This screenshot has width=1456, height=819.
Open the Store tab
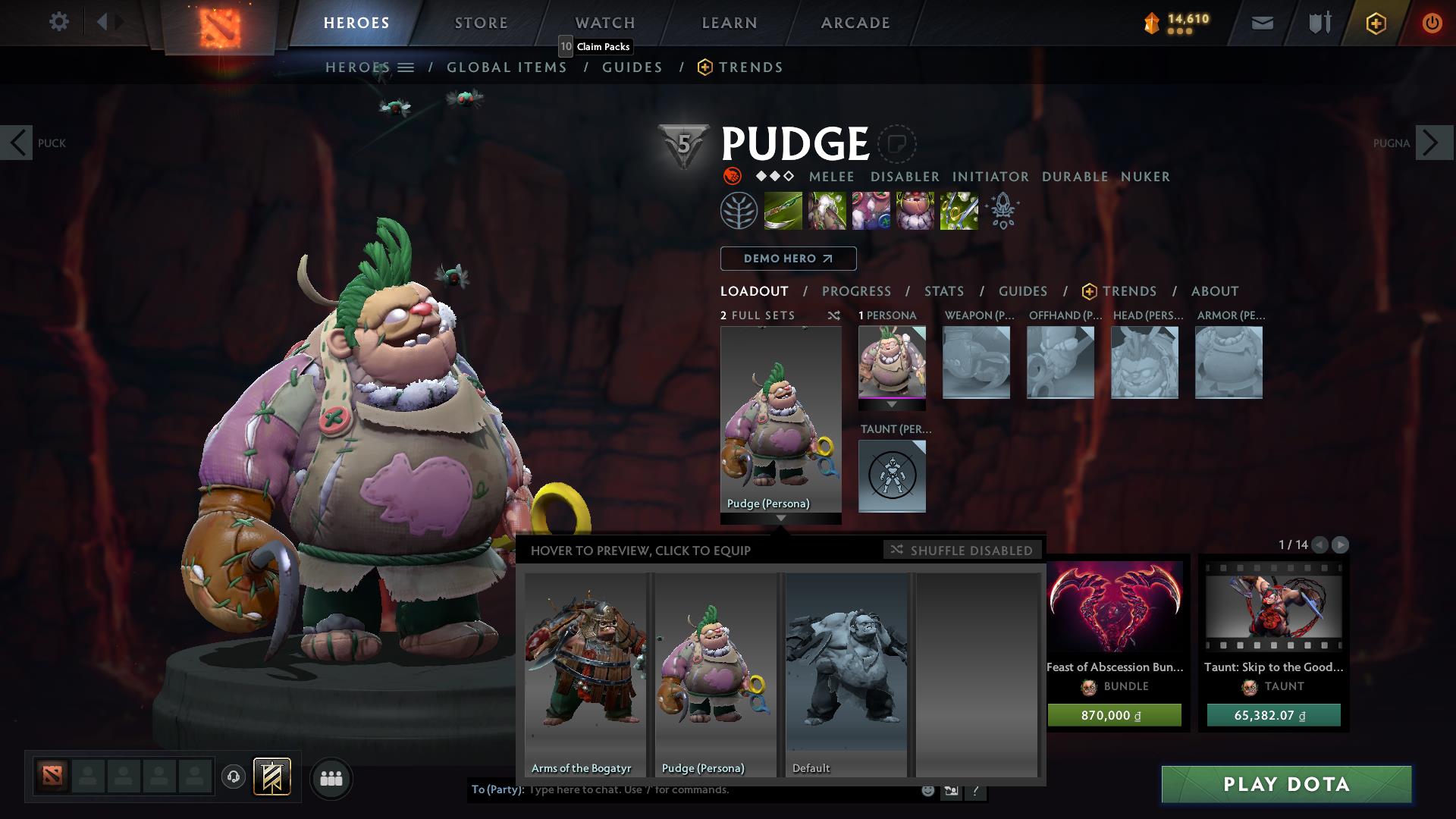(x=481, y=23)
